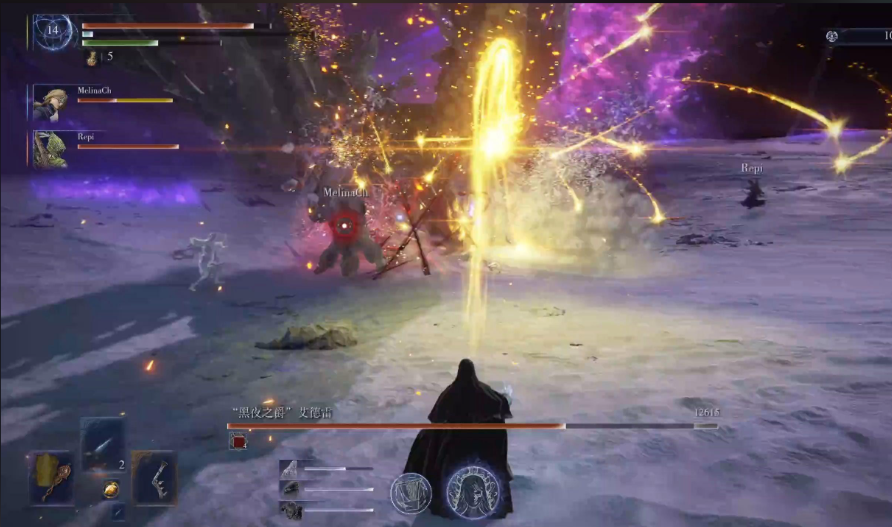Select the third weapon in the armament list

pos(288,509)
